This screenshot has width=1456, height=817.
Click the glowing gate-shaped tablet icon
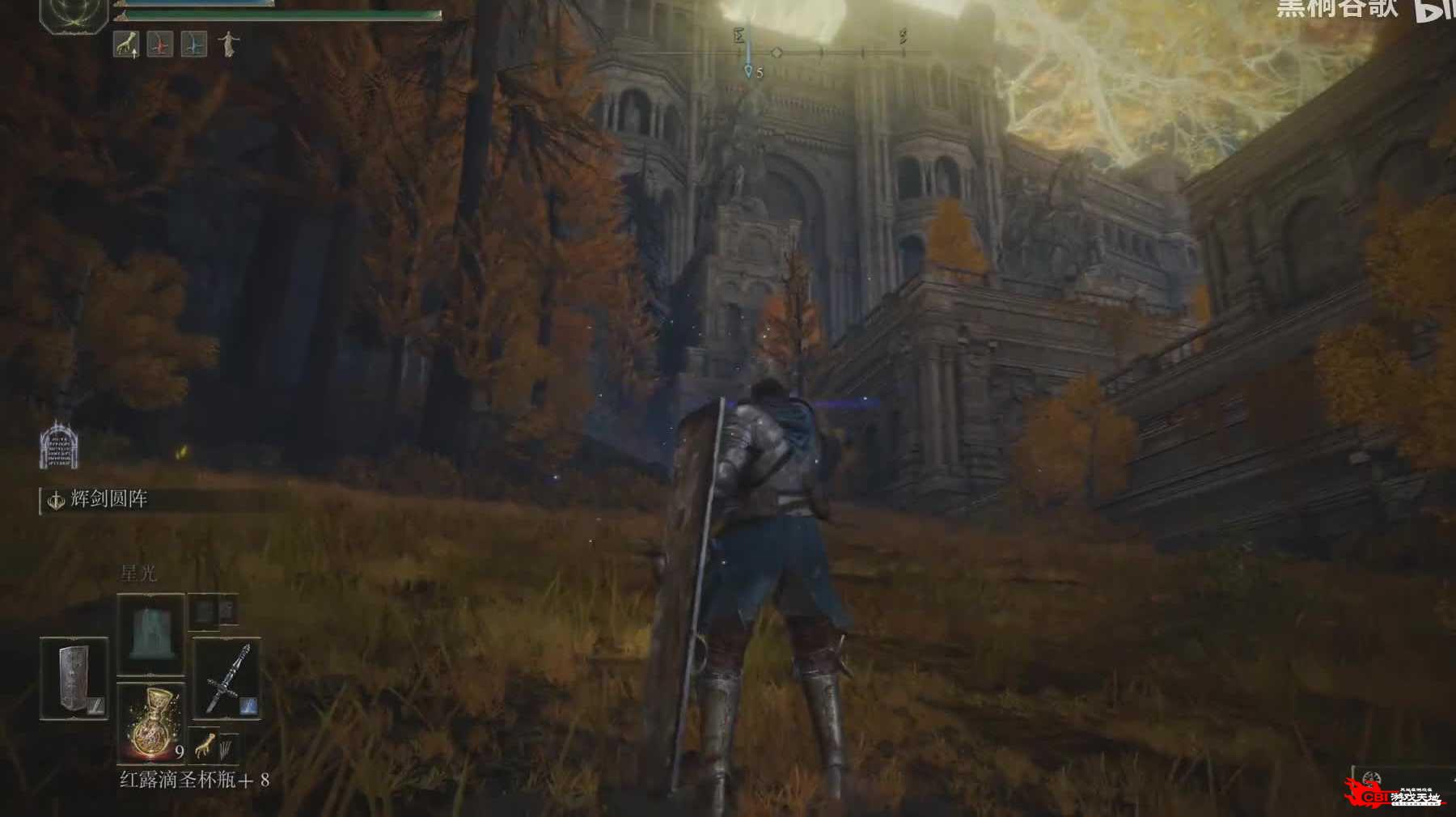pos(59,446)
